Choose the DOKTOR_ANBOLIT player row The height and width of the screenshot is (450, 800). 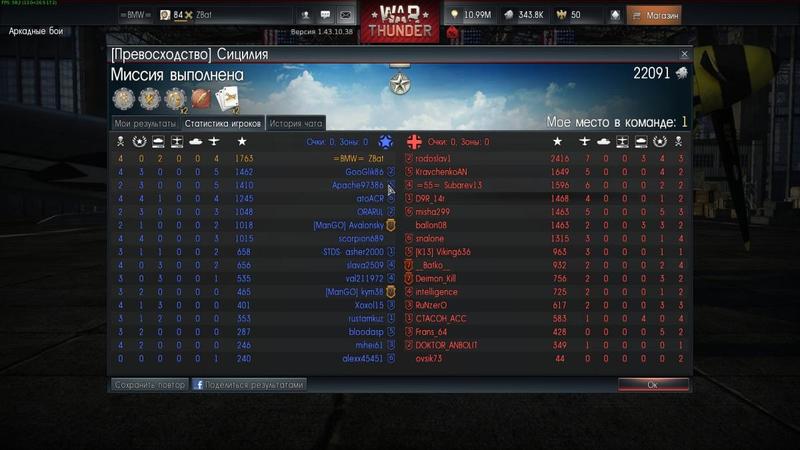449,345
